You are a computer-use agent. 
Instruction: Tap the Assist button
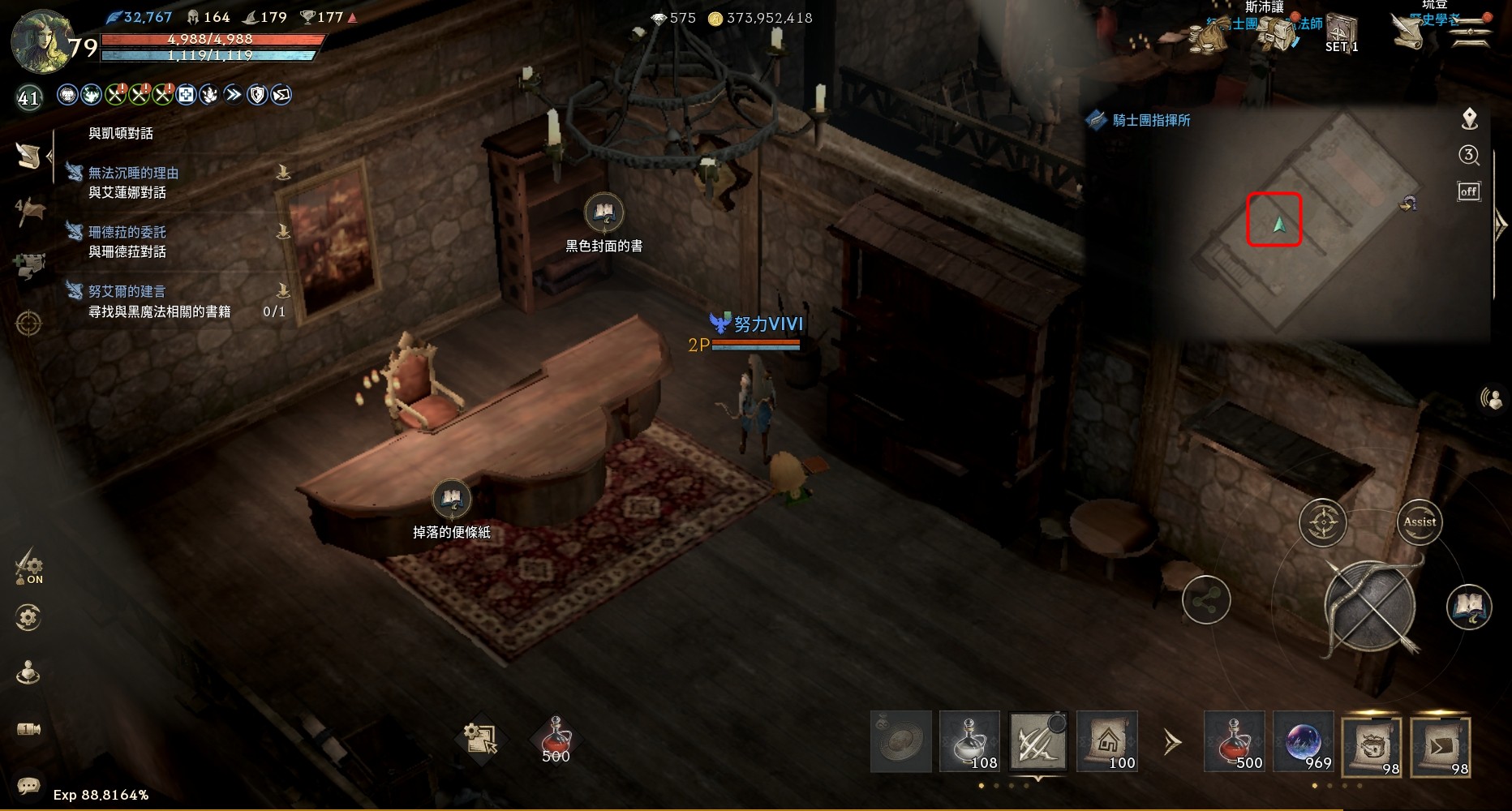tap(1419, 522)
